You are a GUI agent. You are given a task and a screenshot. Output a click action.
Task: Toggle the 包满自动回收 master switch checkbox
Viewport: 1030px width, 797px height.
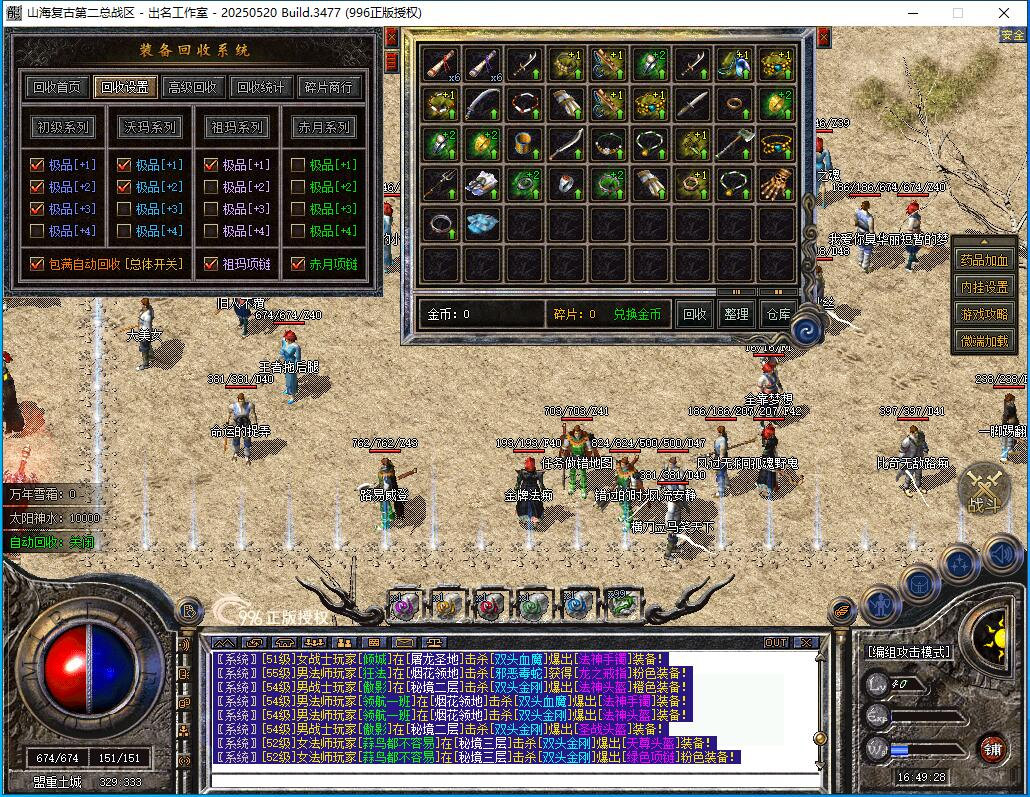[37, 265]
